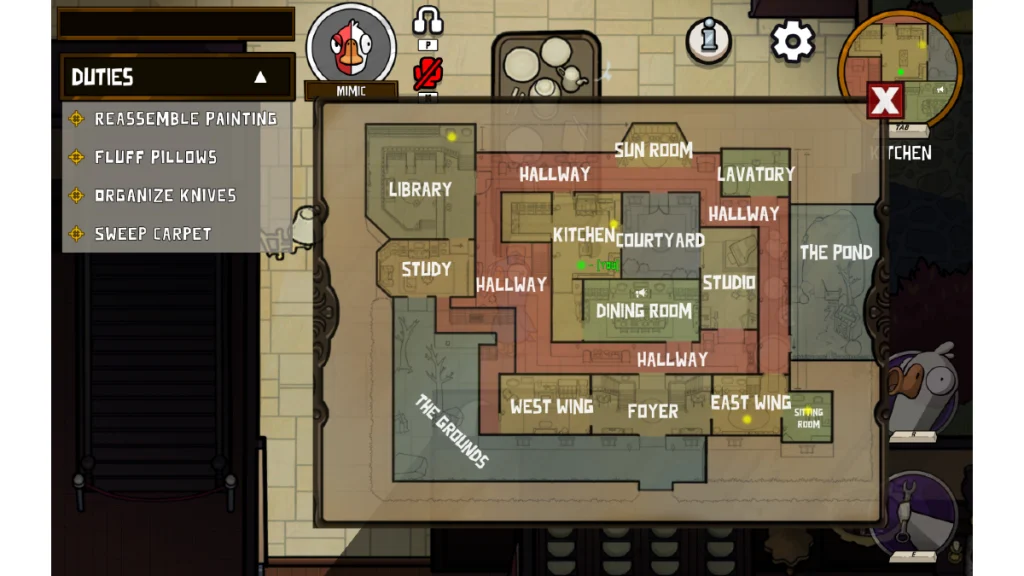Click the Mimic role portrait
Image resolution: width=1024 pixels, height=576 pixels.
tap(350, 46)
